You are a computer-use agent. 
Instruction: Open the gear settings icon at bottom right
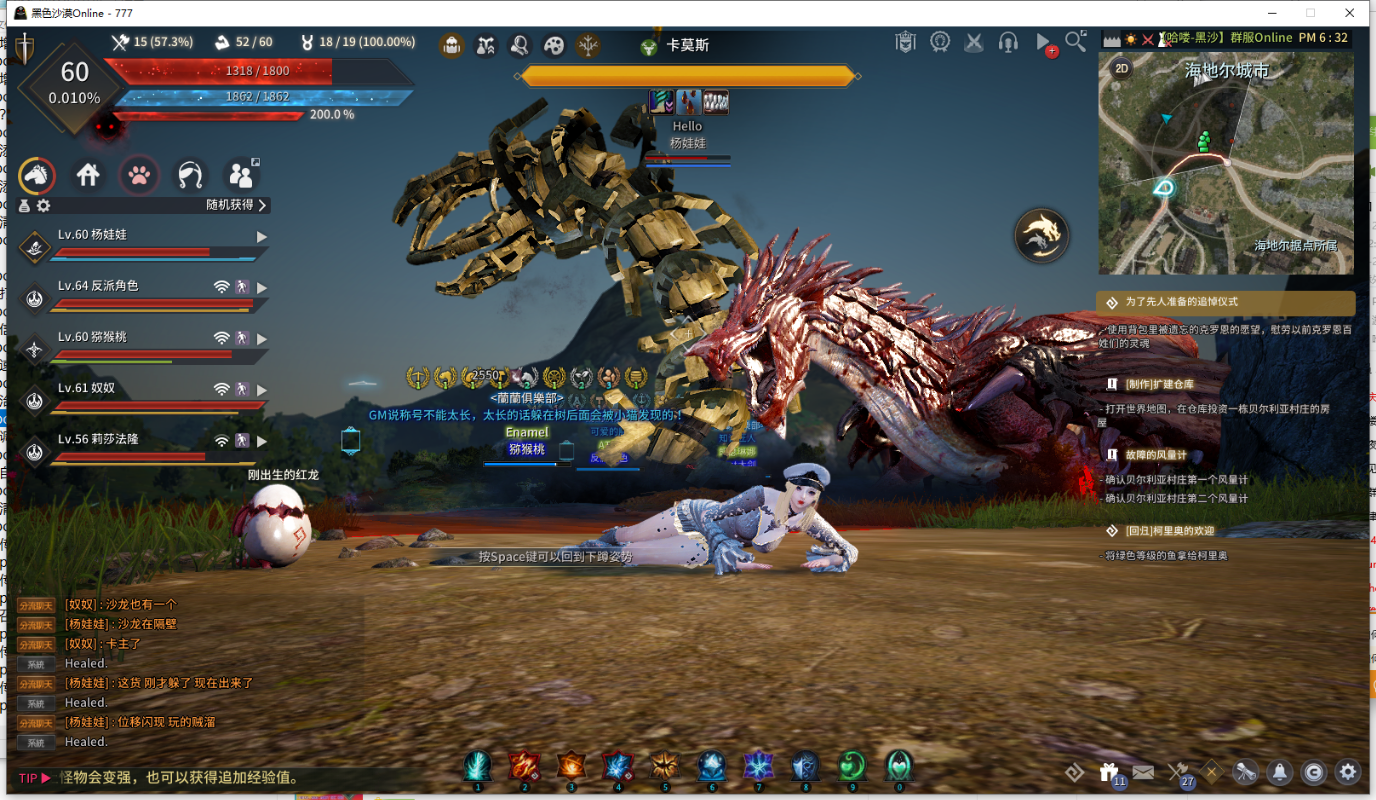pos(1348,772)
